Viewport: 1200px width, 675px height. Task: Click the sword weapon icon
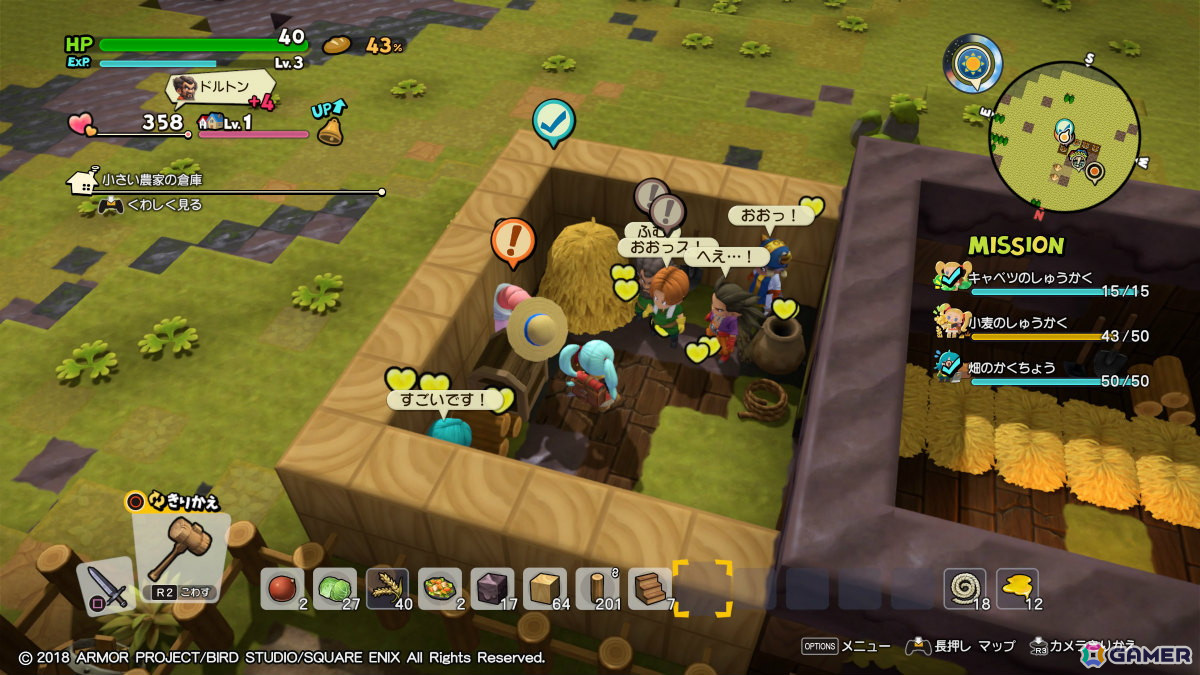(x=106, y=584)
